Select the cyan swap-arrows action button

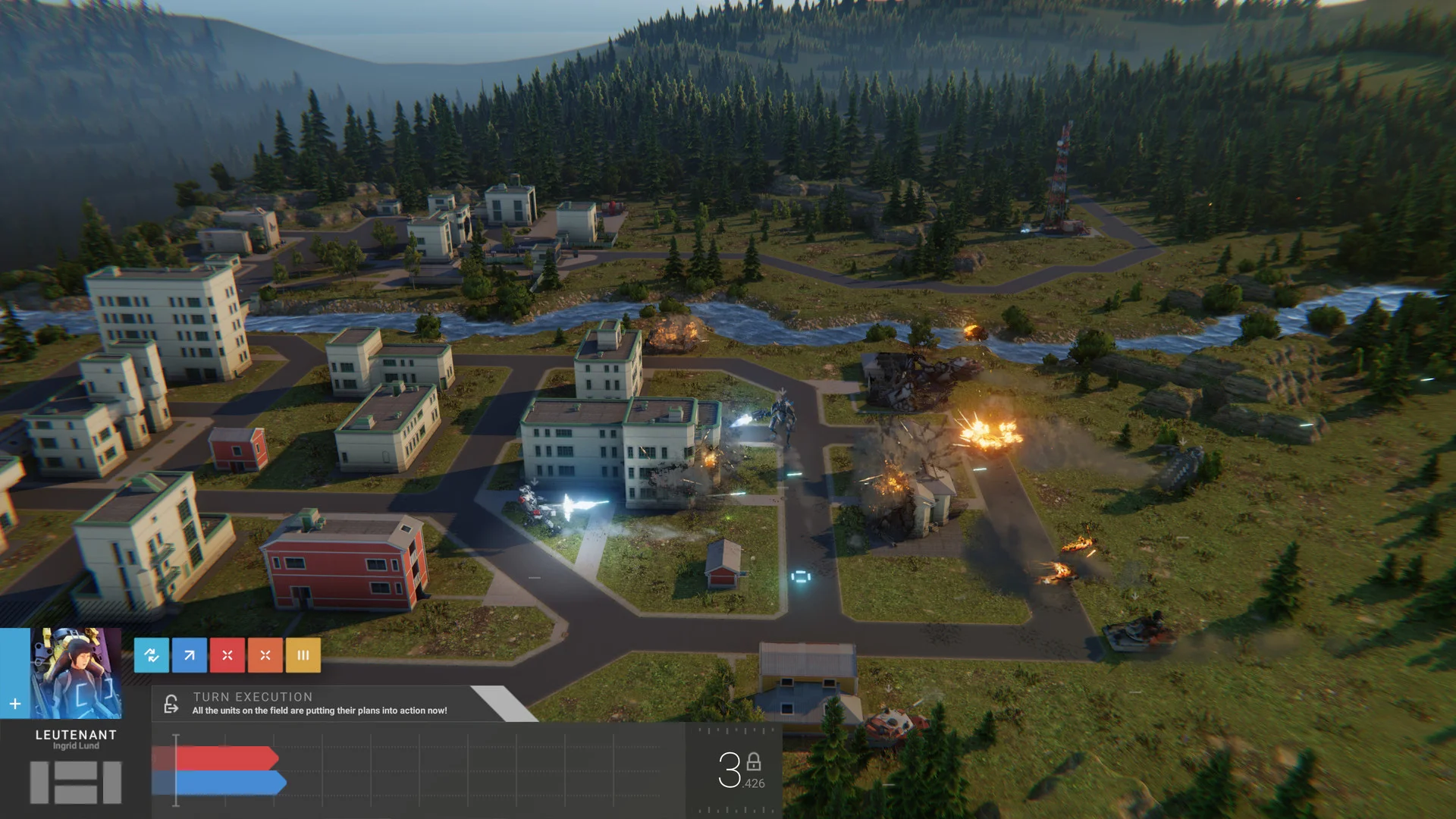click(x=152, y=655)
